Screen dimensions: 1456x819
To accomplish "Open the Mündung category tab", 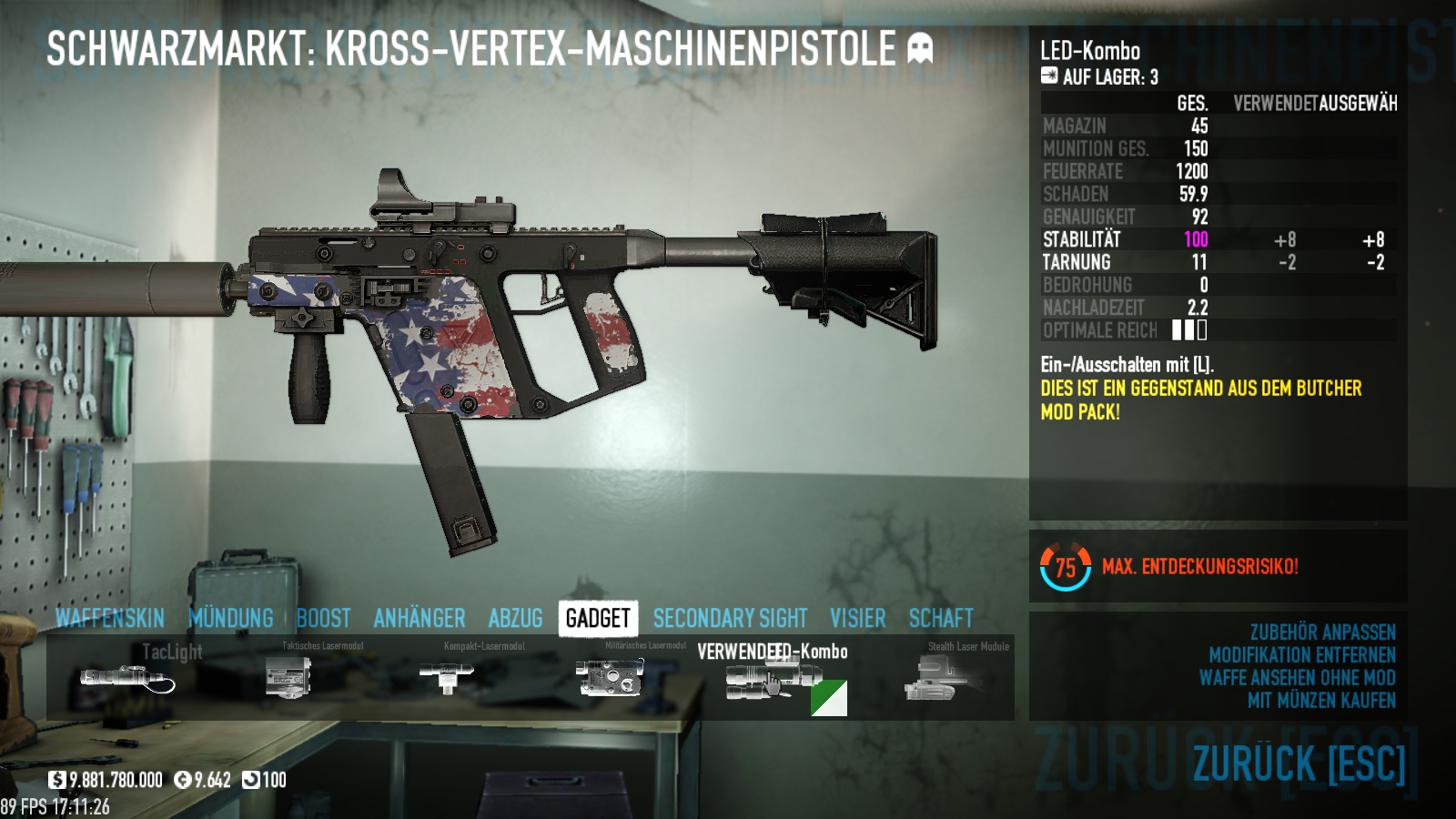I will pyautogui.click(x=231, y=619).
